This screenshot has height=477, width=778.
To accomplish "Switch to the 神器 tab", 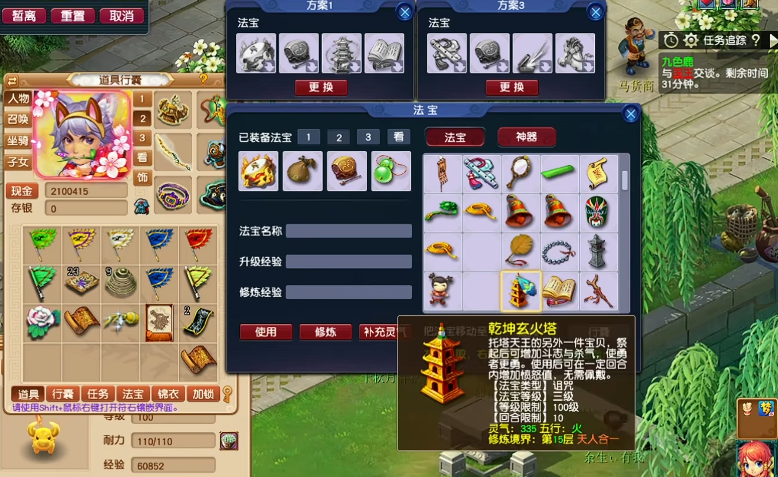I will 526,137.
